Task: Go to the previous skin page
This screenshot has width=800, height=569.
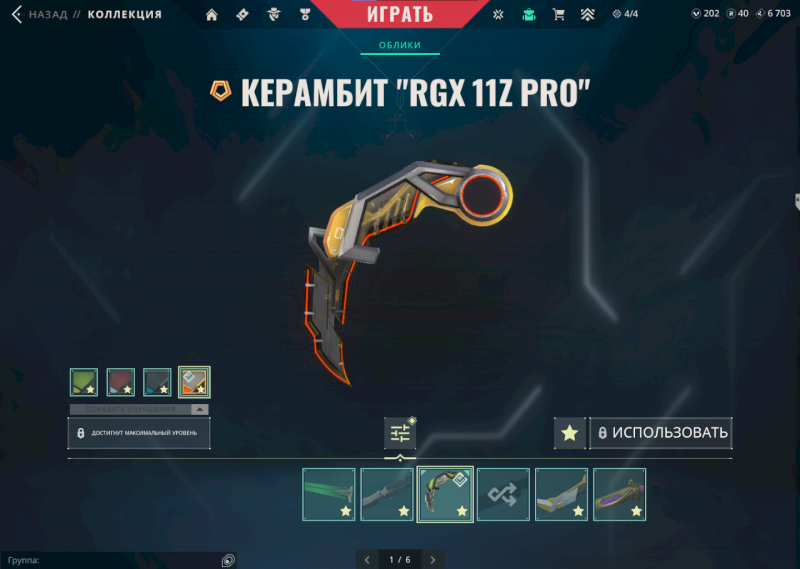Action: click(x=367, y=559)
